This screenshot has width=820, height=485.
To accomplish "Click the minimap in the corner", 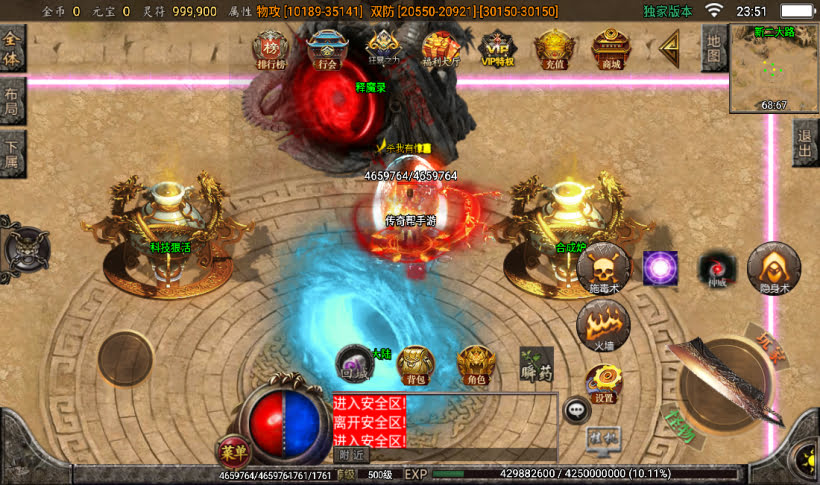I will coord(773,67).
